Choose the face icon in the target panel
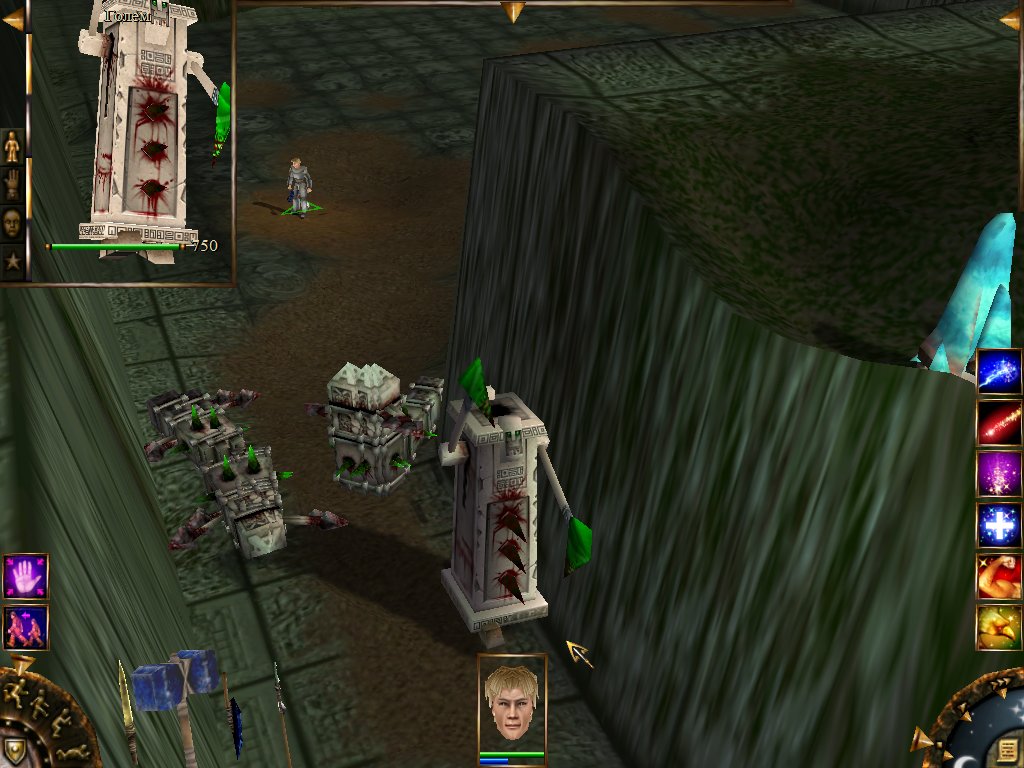Screen dimensions: 1024x768 pos(12,222)
